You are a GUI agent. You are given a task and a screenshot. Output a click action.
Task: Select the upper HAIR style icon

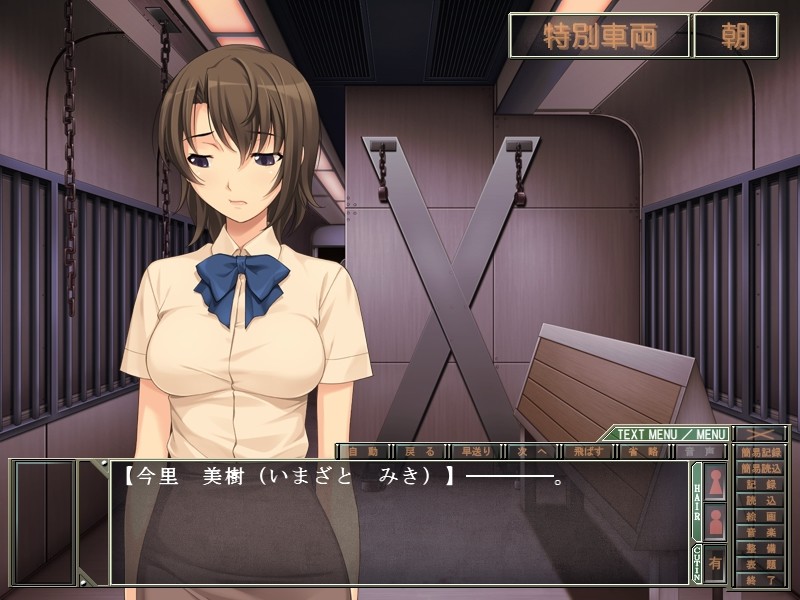coord(716,482)
